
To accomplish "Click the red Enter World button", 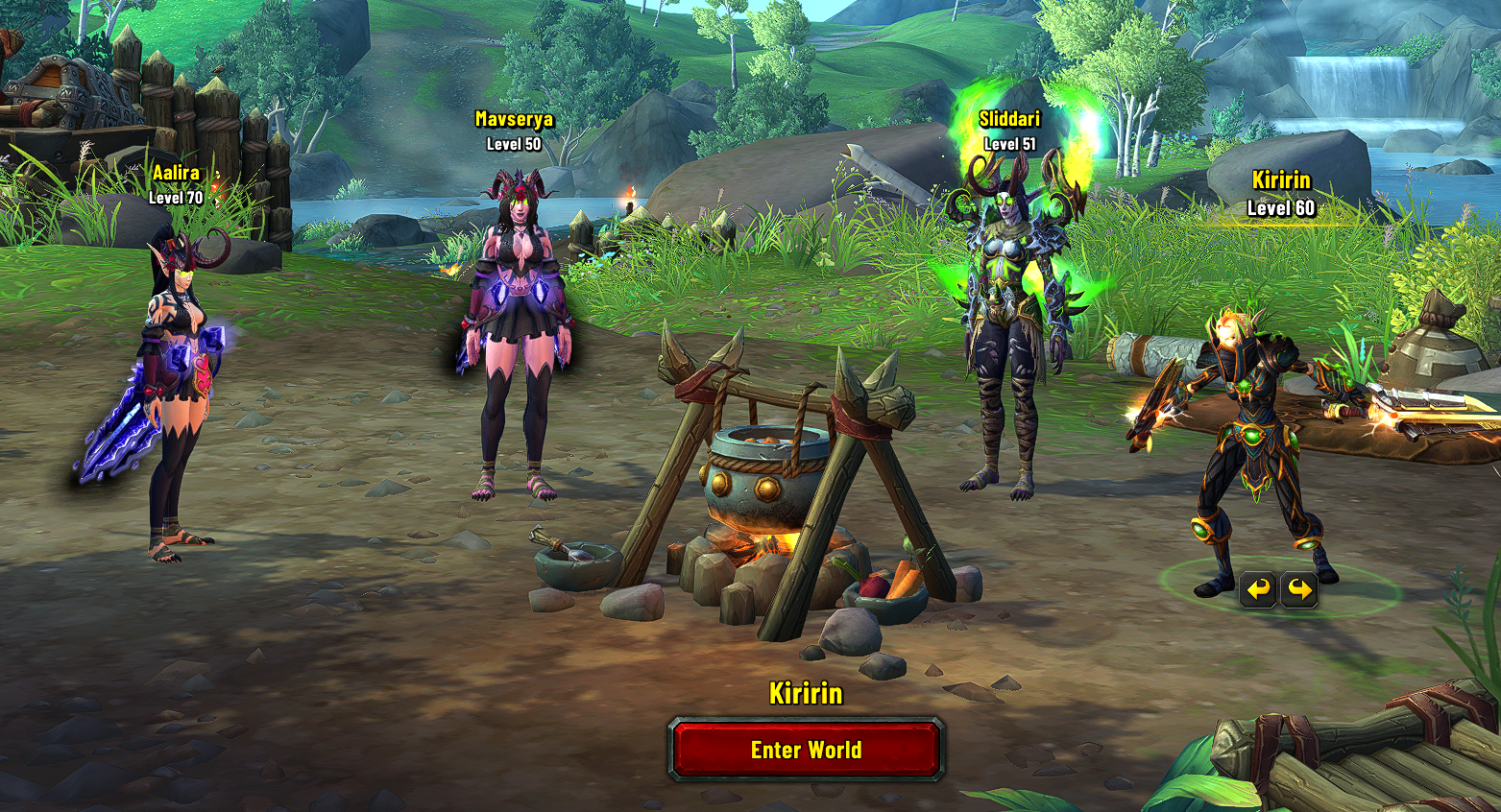I will click(x=806, y=750).
